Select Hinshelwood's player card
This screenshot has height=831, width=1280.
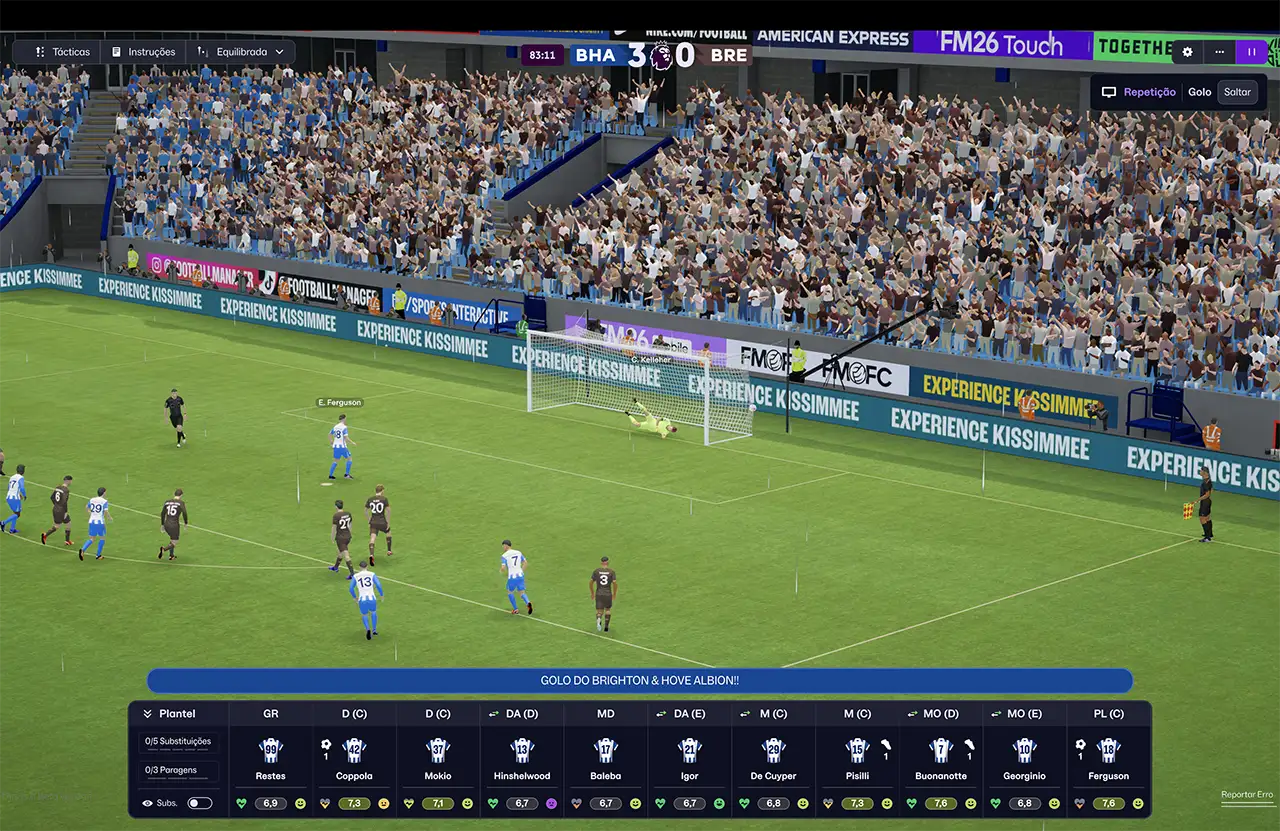pyautogui.click(x=522, y=760)
